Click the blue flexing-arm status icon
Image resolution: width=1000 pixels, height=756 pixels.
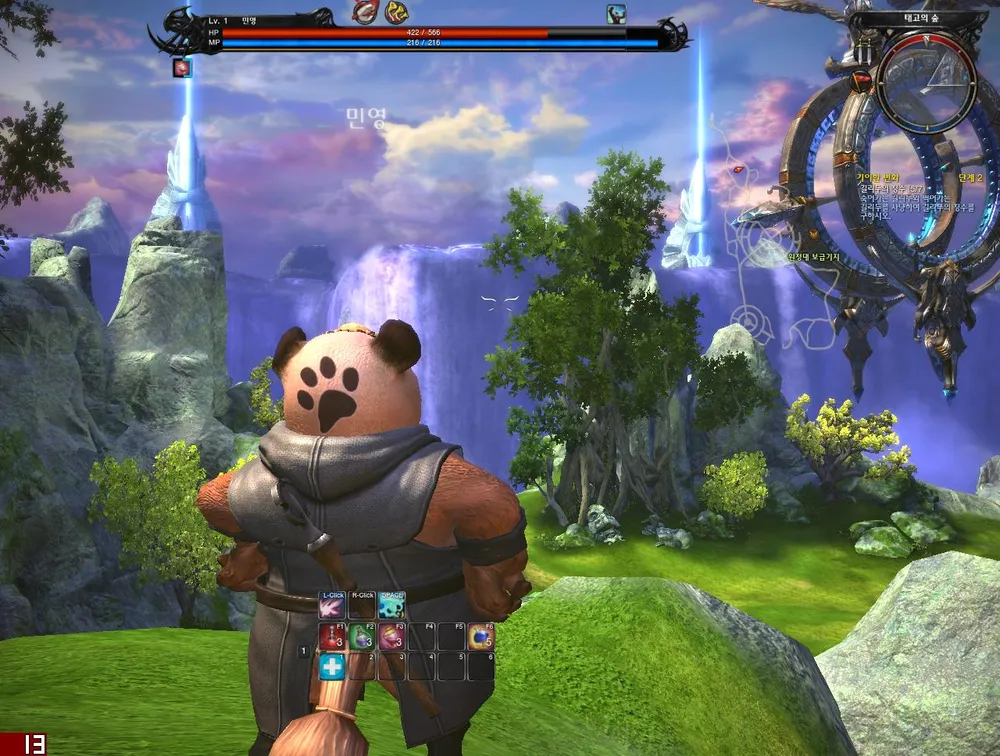click(616, 13)
